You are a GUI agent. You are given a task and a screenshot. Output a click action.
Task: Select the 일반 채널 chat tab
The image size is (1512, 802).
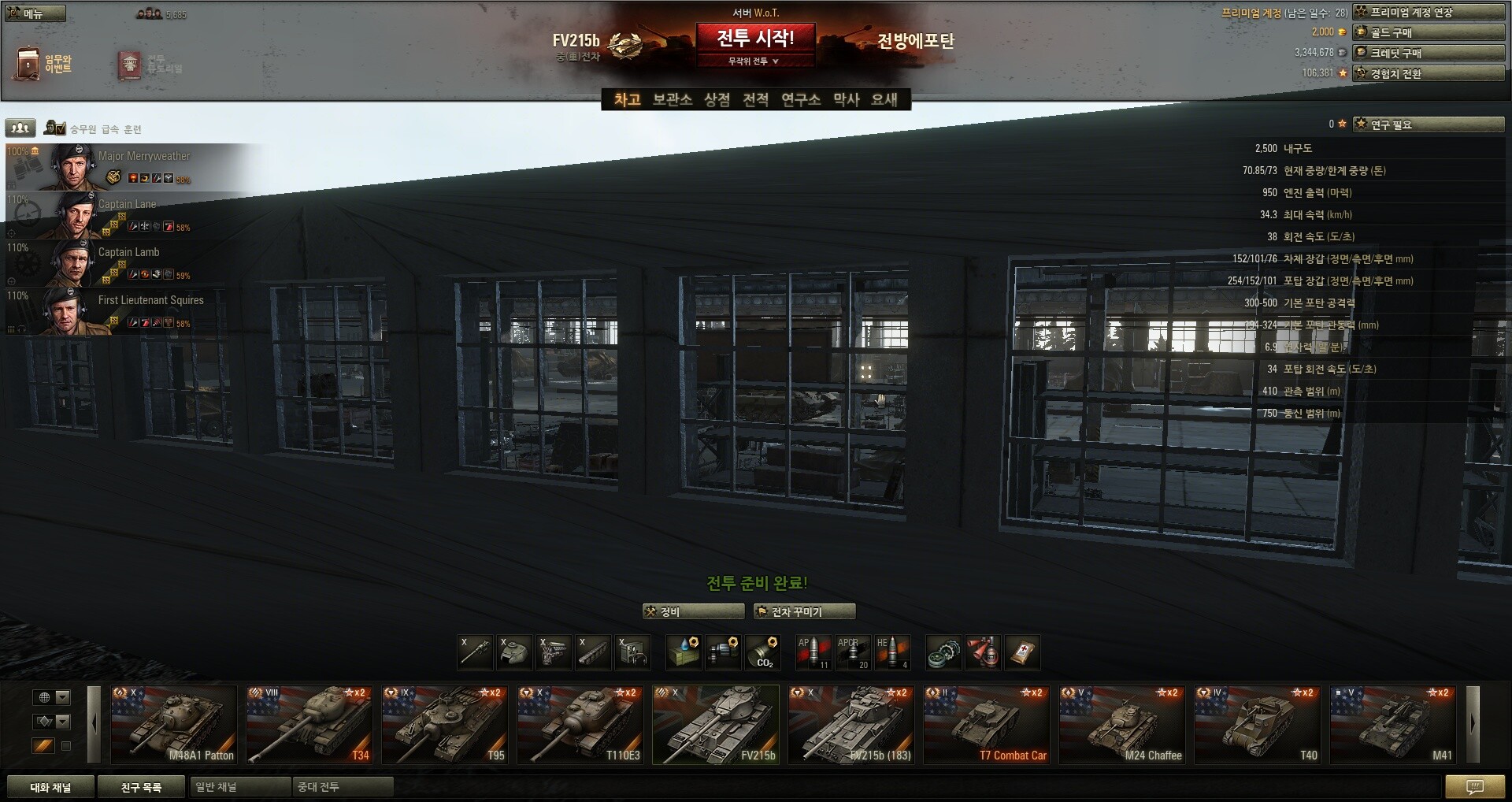click(239, 787)
